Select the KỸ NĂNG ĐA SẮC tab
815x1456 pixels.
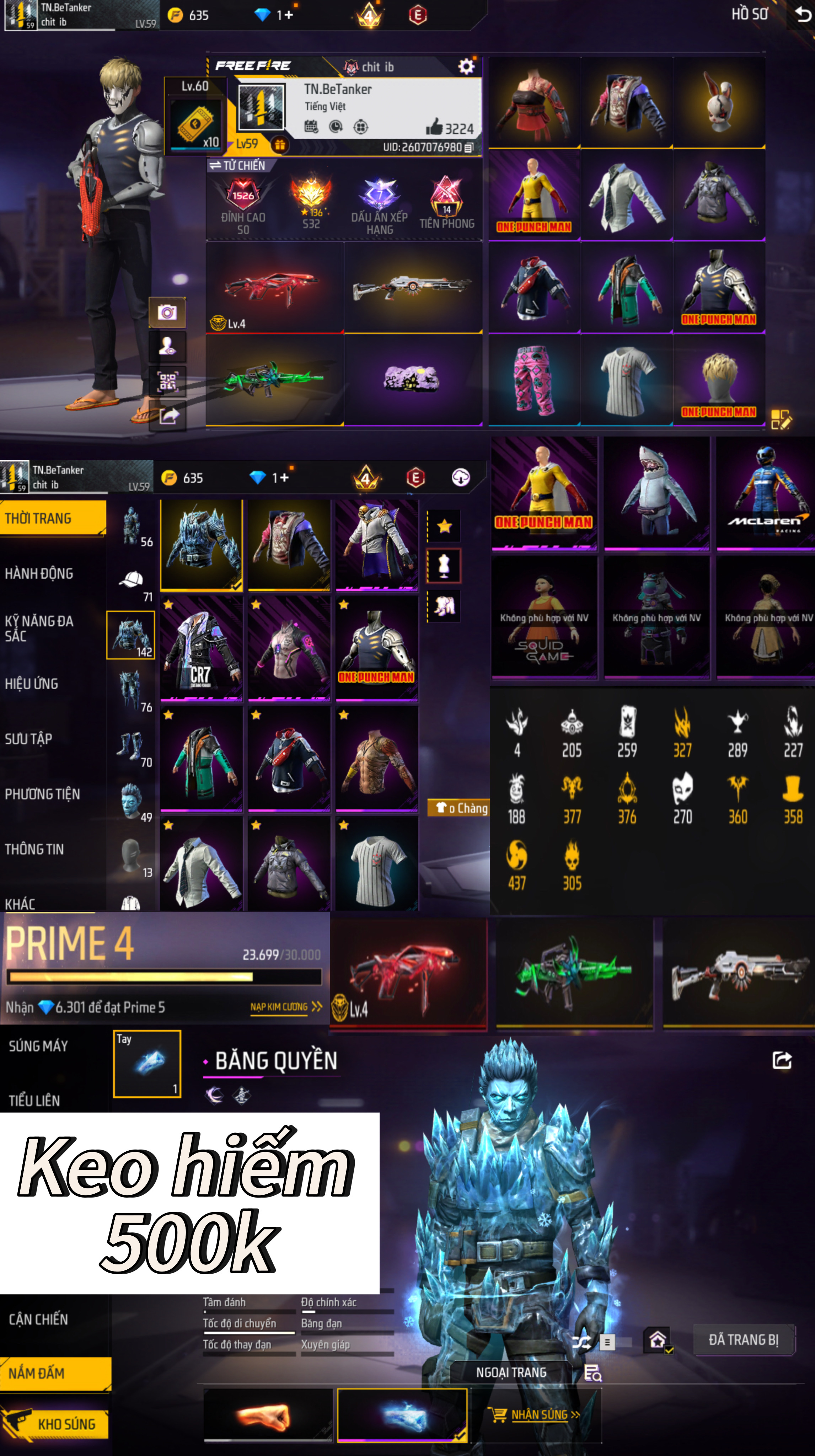click(39, 628)
